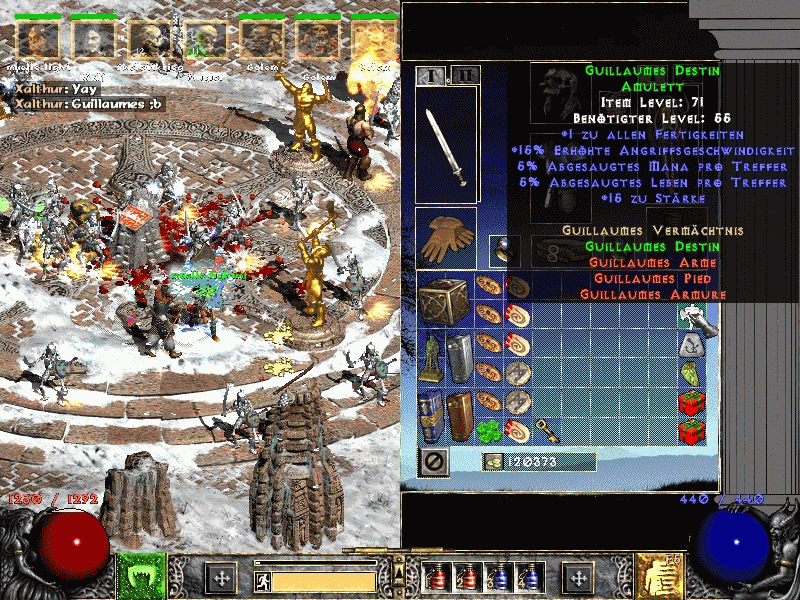Click the gold coin drop button
This screenshot has width=800, height=600.
(493, 462)
